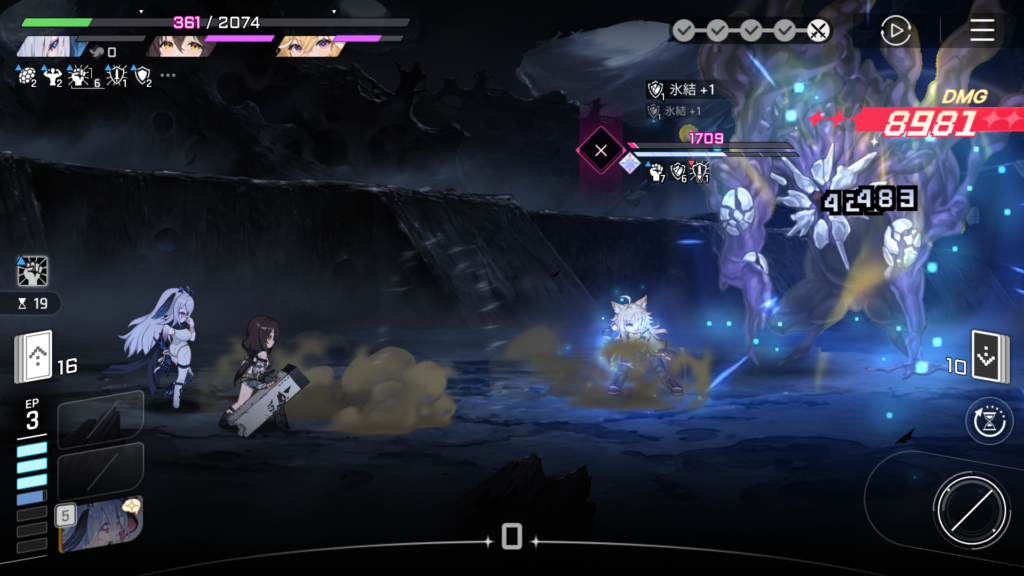This screenshot has width=1024, height=576.
Task: Play the silver-haired character card costing 5
Action: point(100,523)
